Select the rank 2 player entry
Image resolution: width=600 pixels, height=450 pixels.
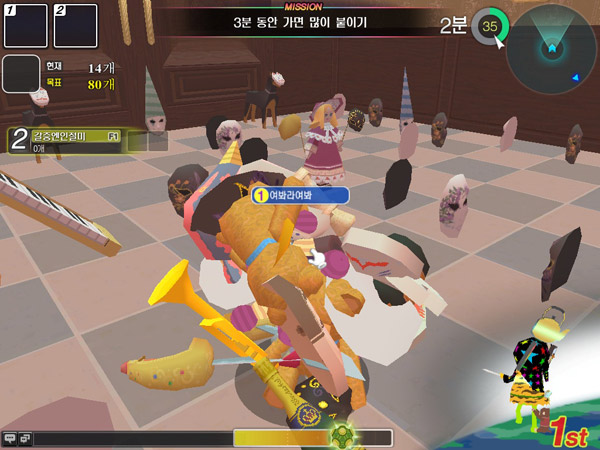[x=66, y=141]
